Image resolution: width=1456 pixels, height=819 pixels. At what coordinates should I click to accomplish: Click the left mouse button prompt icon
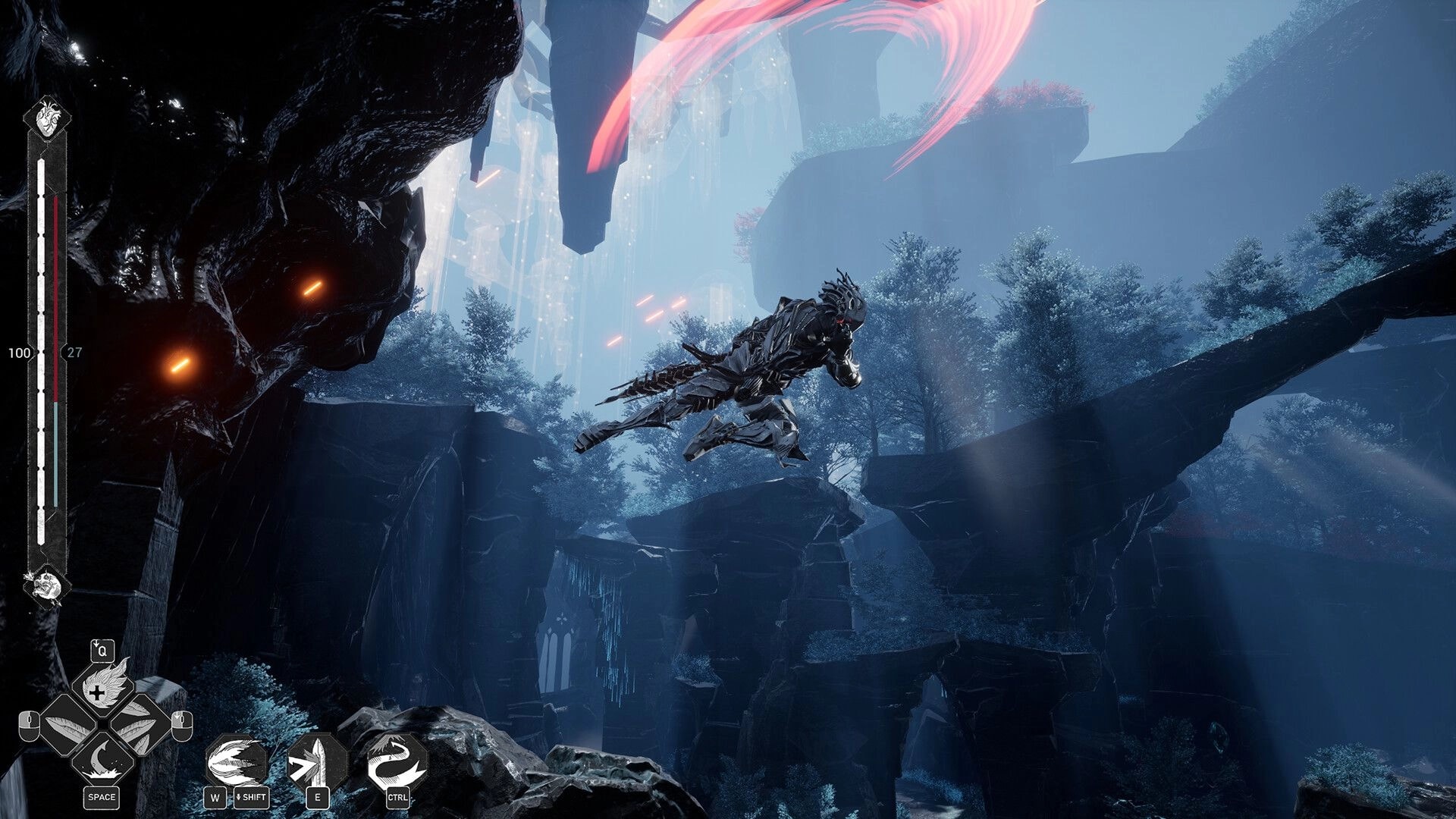click(30, 726)
